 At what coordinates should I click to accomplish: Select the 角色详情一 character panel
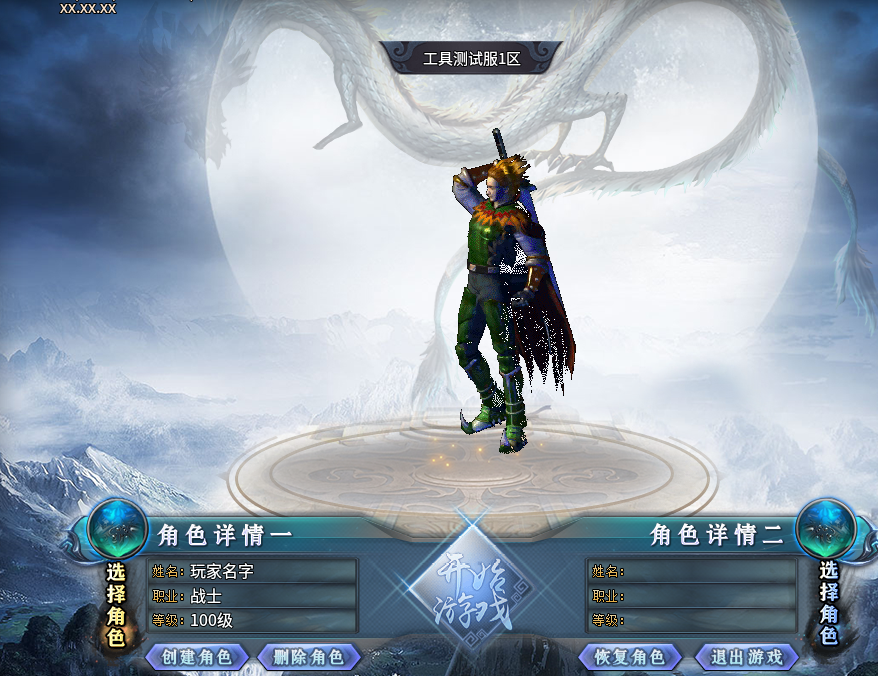tap(253, 595)
